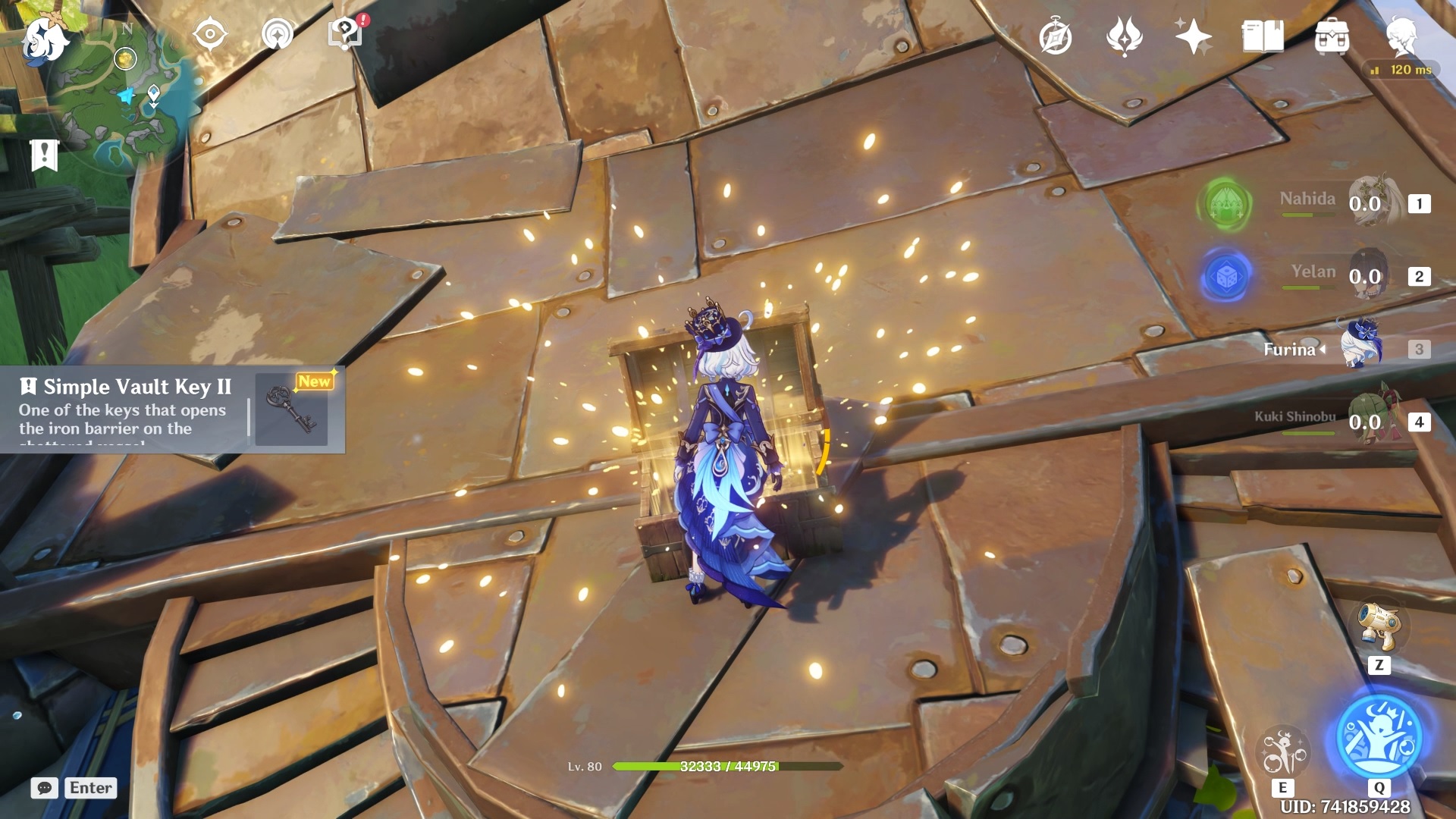Viewport: 1456px width, 819px height.
Task: Open the Events compass icon
Action: pos(1055,37)
